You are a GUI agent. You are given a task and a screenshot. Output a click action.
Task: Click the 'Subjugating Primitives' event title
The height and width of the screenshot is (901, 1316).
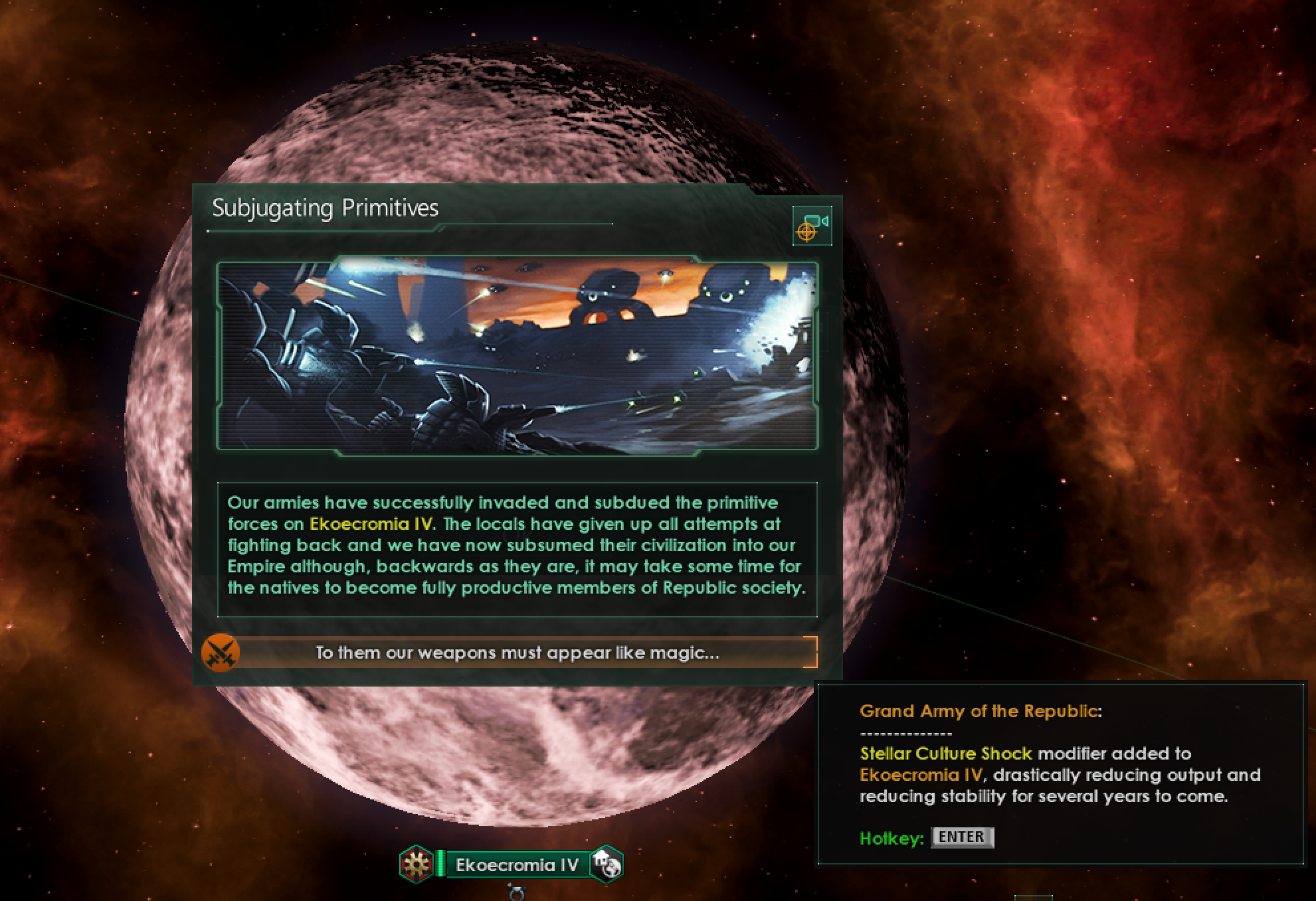coord(326,208)
